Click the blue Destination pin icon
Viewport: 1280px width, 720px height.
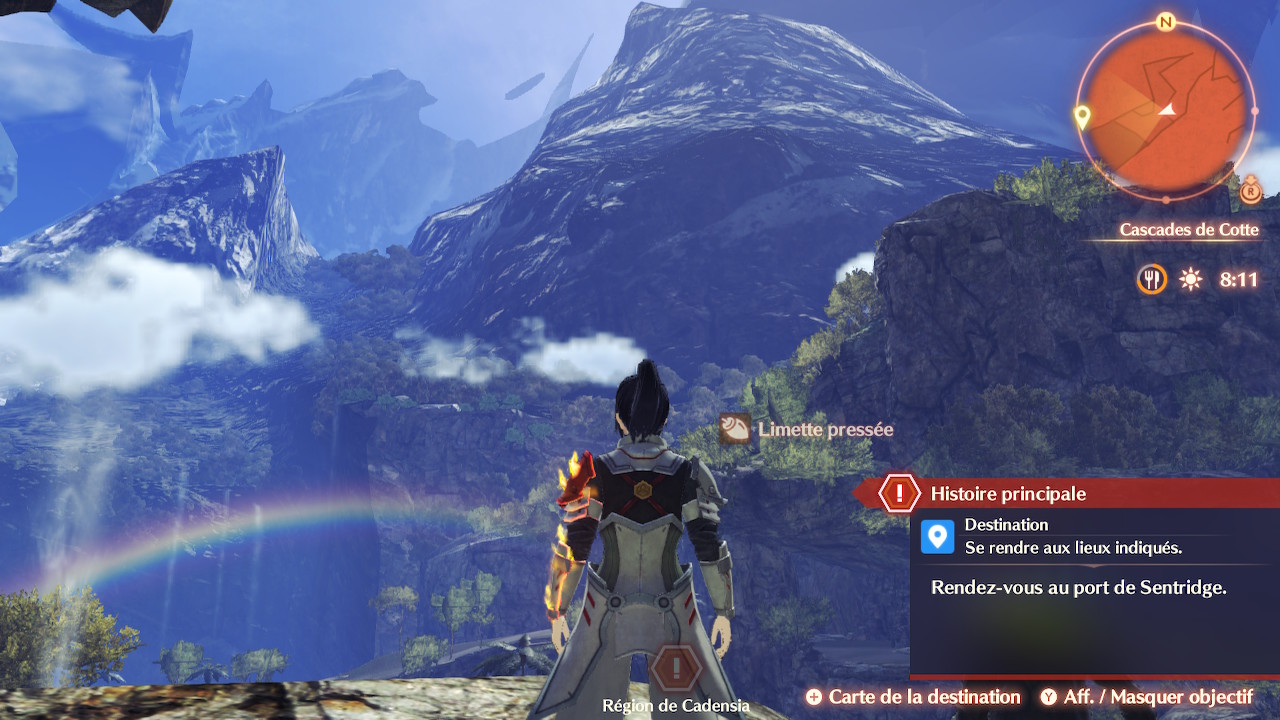[x=937, y=536]
